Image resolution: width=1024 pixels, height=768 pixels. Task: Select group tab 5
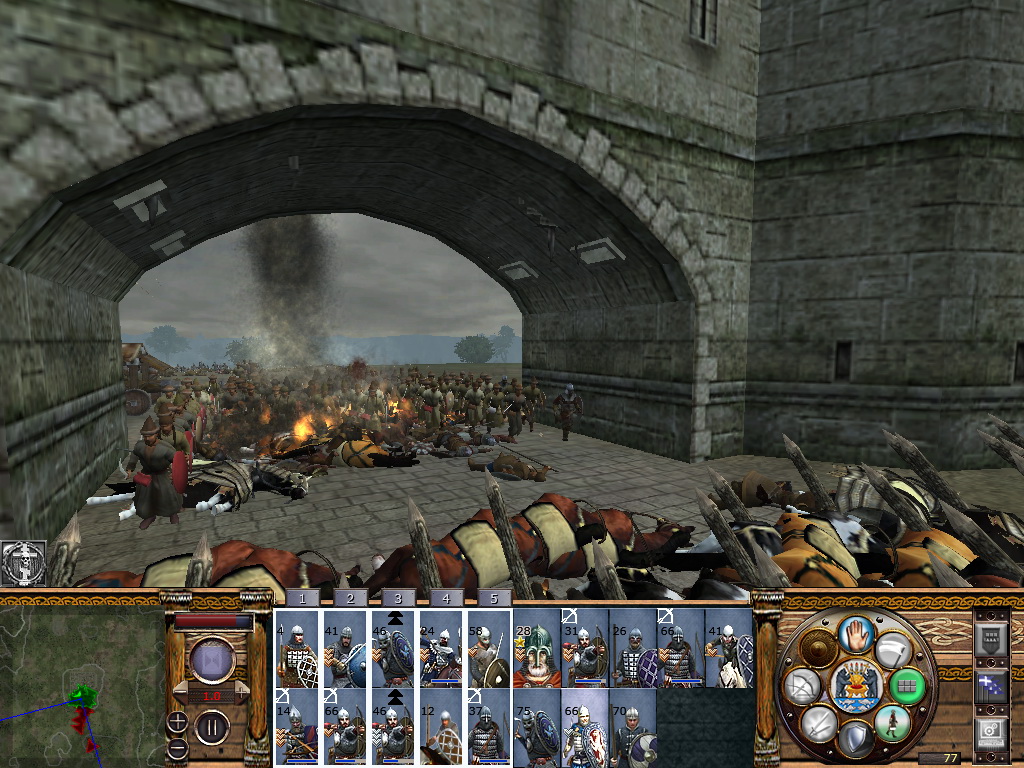coord(489,598)
